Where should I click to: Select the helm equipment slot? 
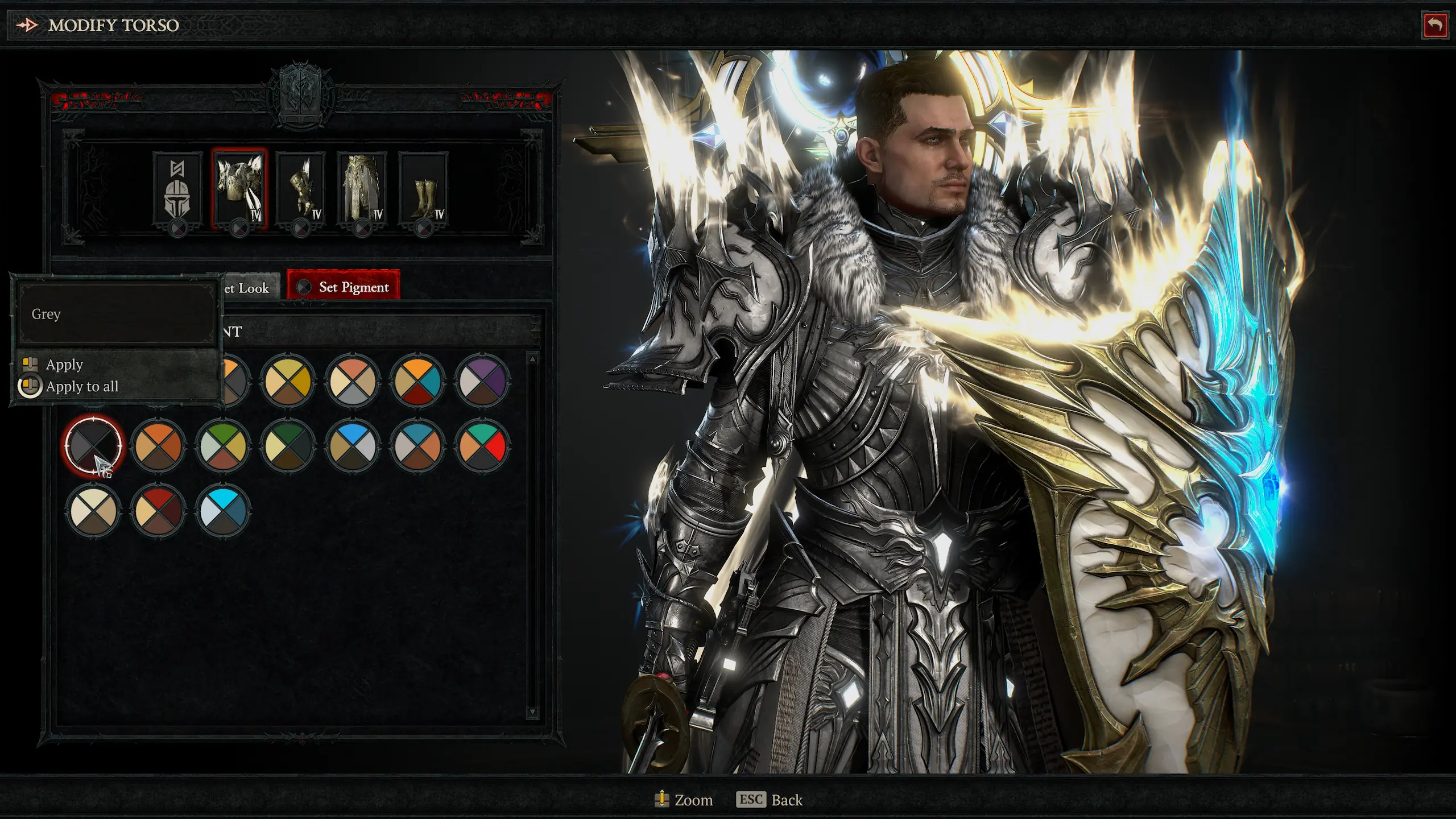coord(177,191)
